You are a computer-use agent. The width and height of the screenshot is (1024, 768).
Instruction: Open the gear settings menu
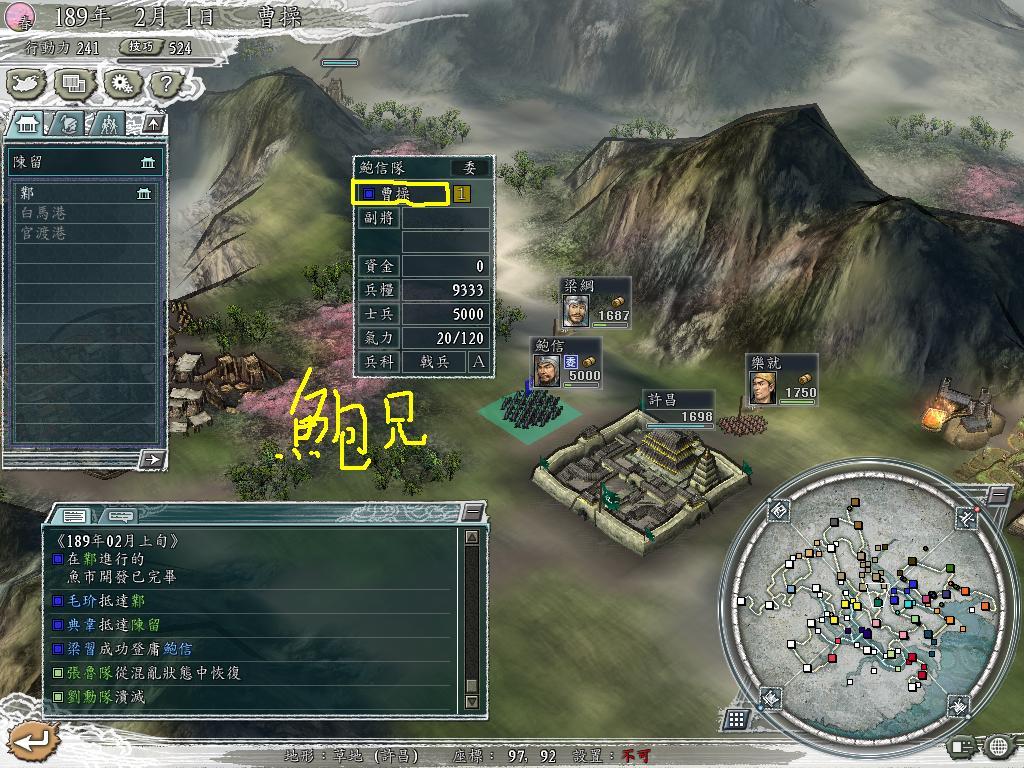pos(122,84)
